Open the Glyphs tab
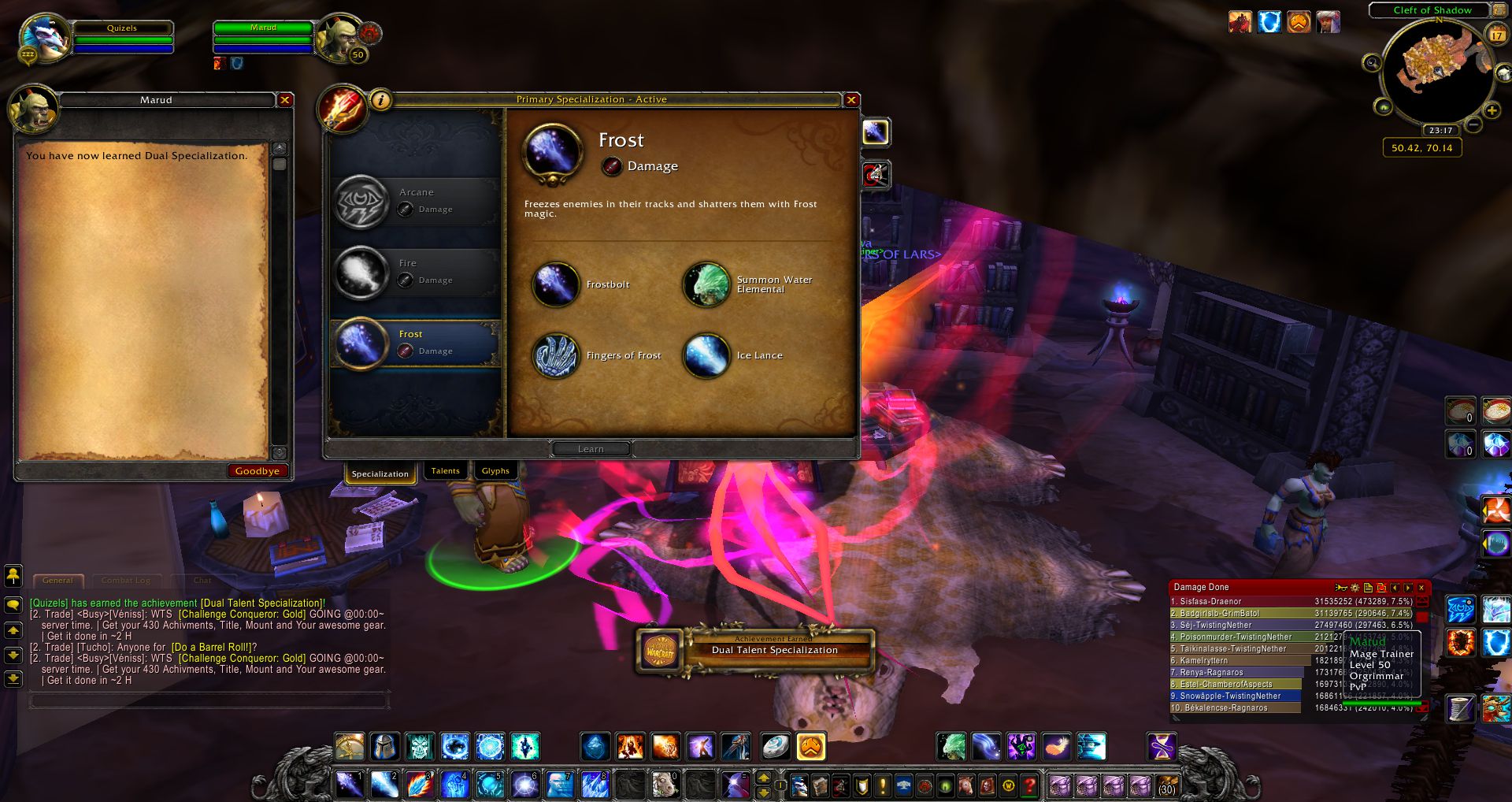 [495, 471]
